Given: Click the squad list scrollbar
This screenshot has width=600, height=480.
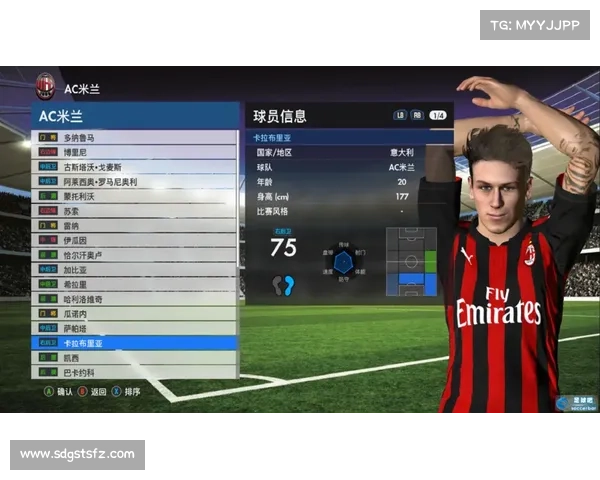Looking at the screenshot, I should click(x=240, y=250).
